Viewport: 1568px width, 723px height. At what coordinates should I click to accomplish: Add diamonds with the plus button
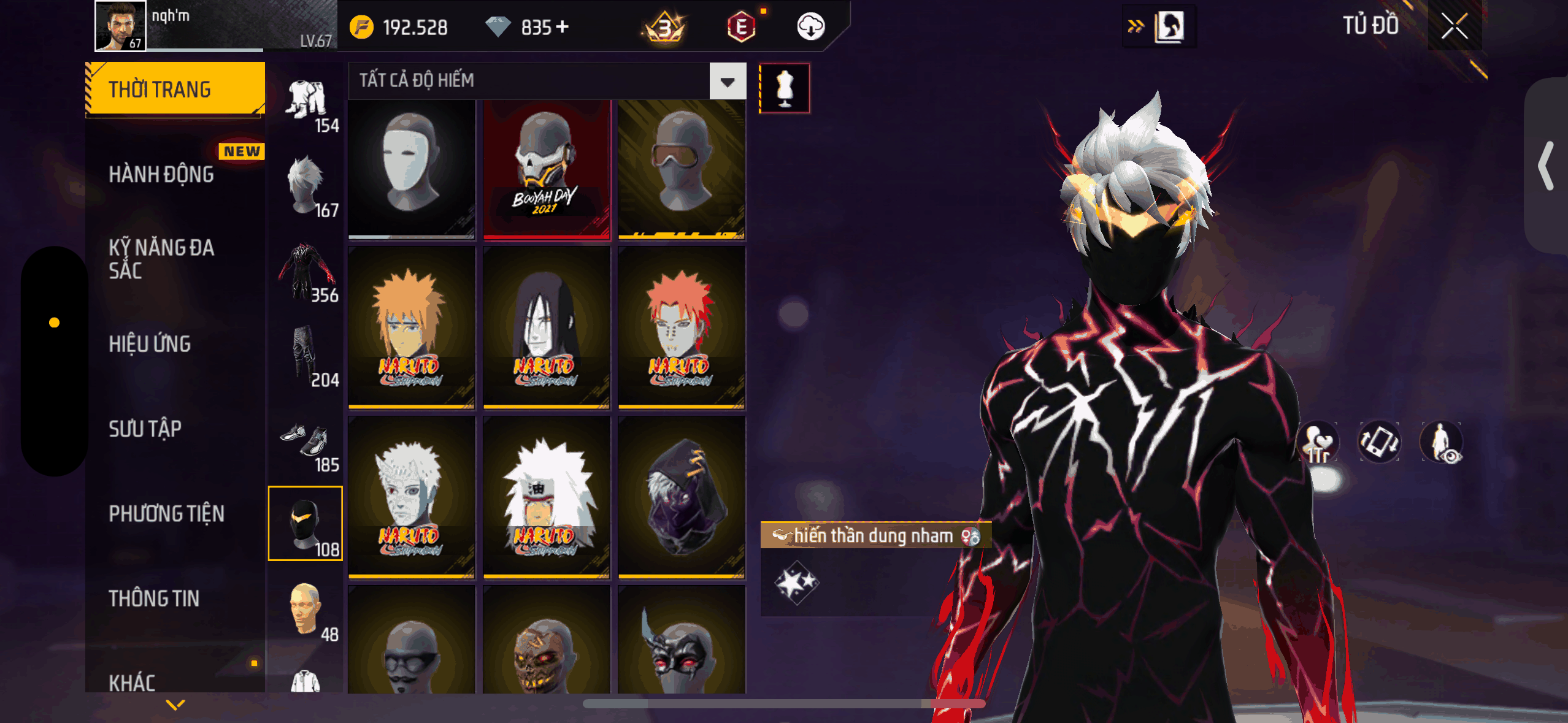click(x=563, y=27)
